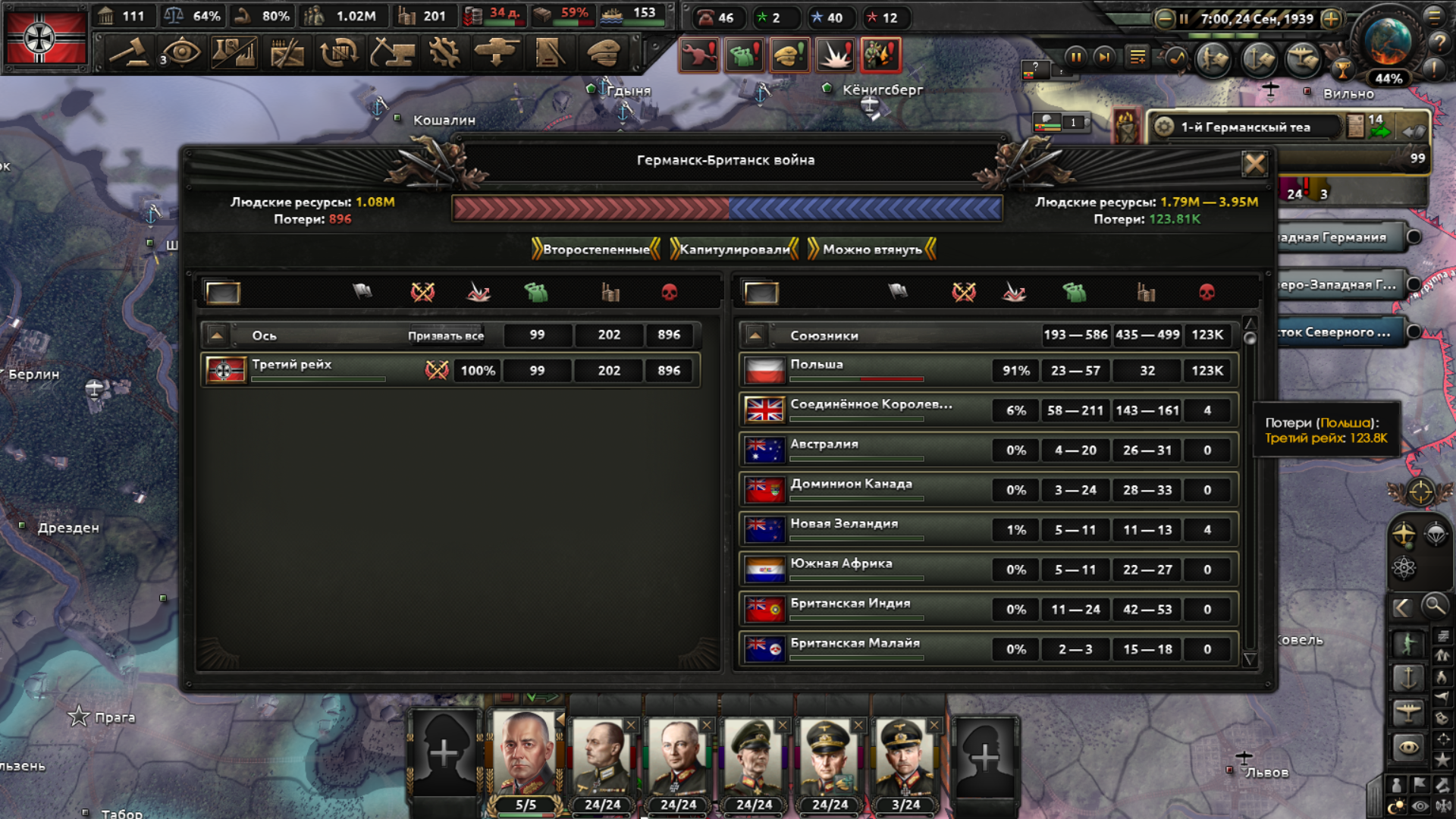Viewport: 1456px width, 819px height.
Task: Toggle the Второстепенные filter
Action: [x=596, y=249]
